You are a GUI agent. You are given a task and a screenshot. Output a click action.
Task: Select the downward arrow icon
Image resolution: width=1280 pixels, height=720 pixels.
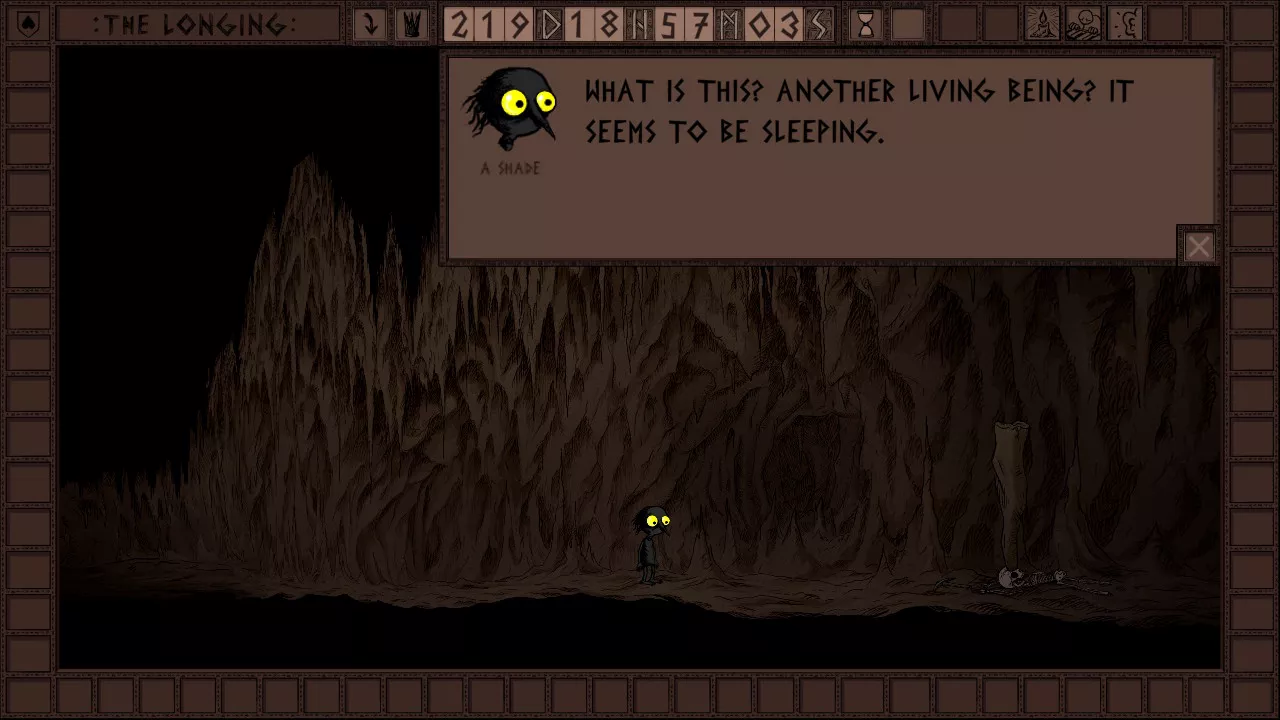coord(370,25)
